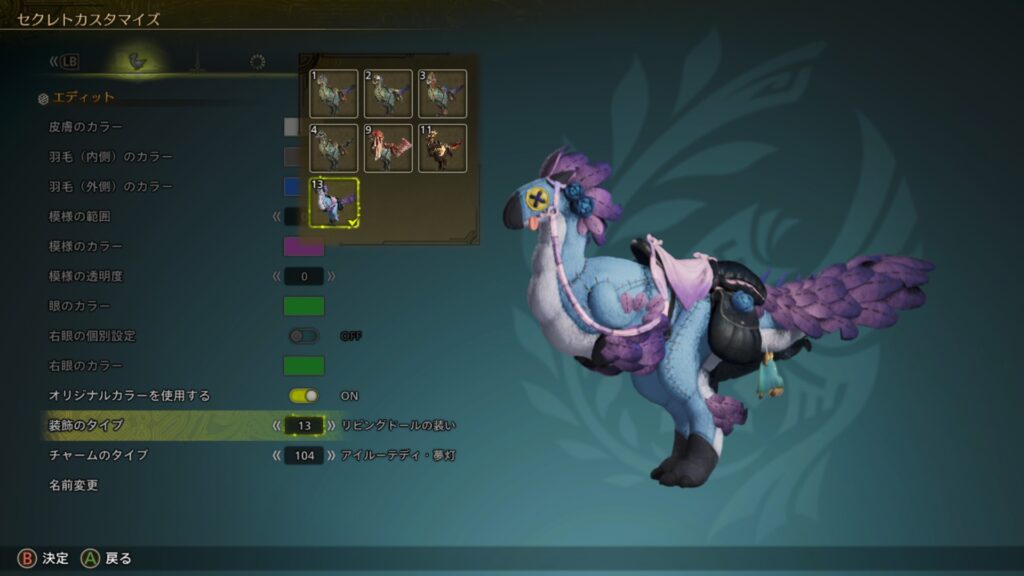The width and height of the screenshot is (1024, 576).
Task: Open the green 右眼のカラー color swatch
Action: point(303,366)
